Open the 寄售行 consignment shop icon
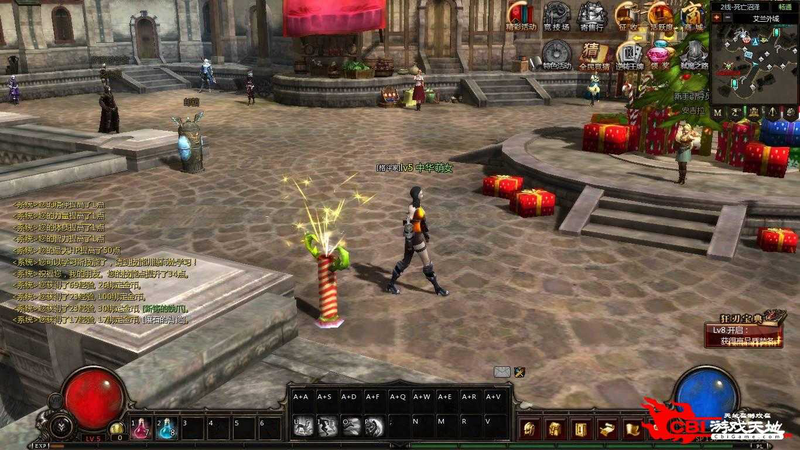The image size is (800, 450). [592, 15]
